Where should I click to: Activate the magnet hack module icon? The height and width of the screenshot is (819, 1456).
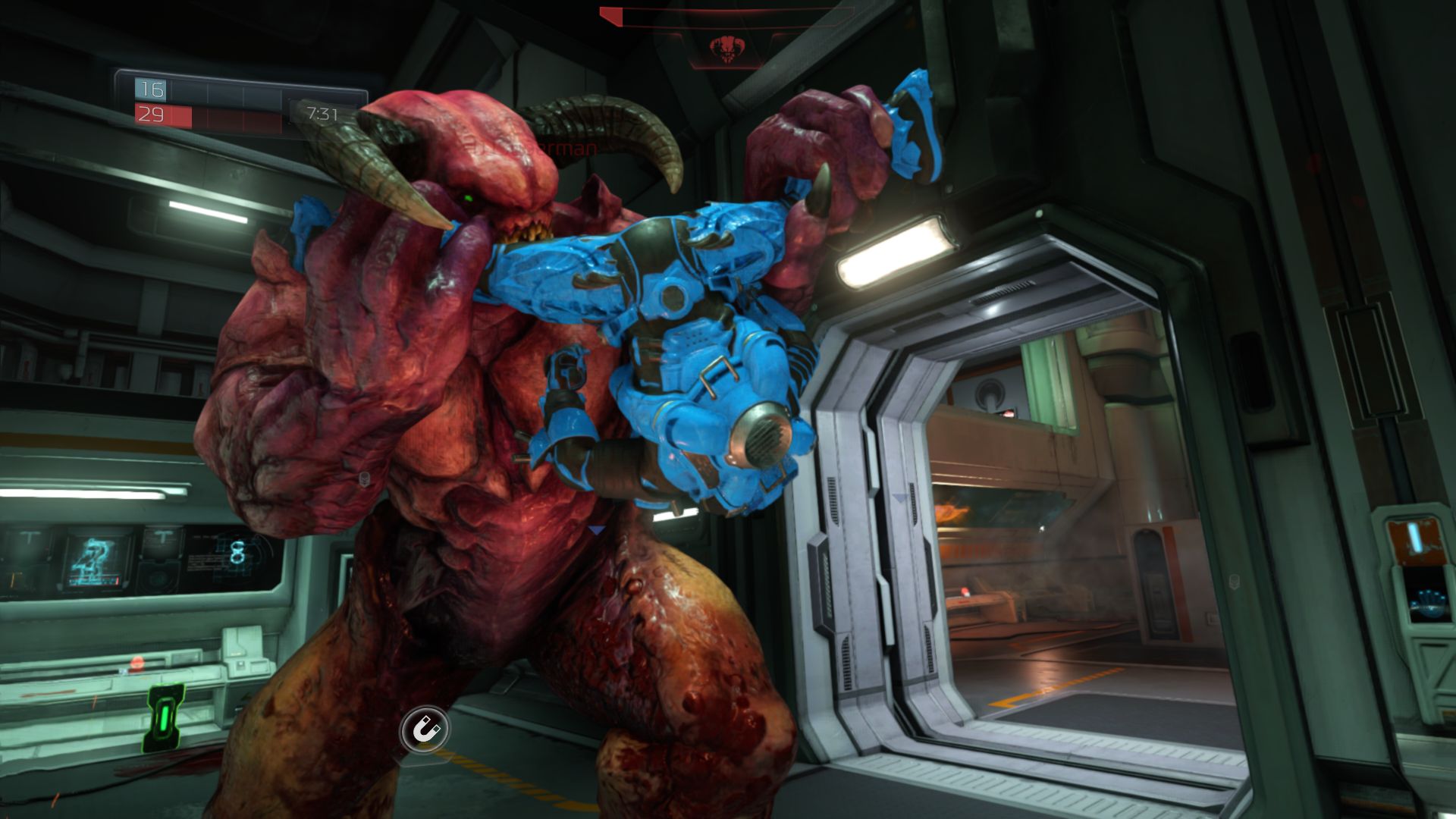(x=424, y=730)
